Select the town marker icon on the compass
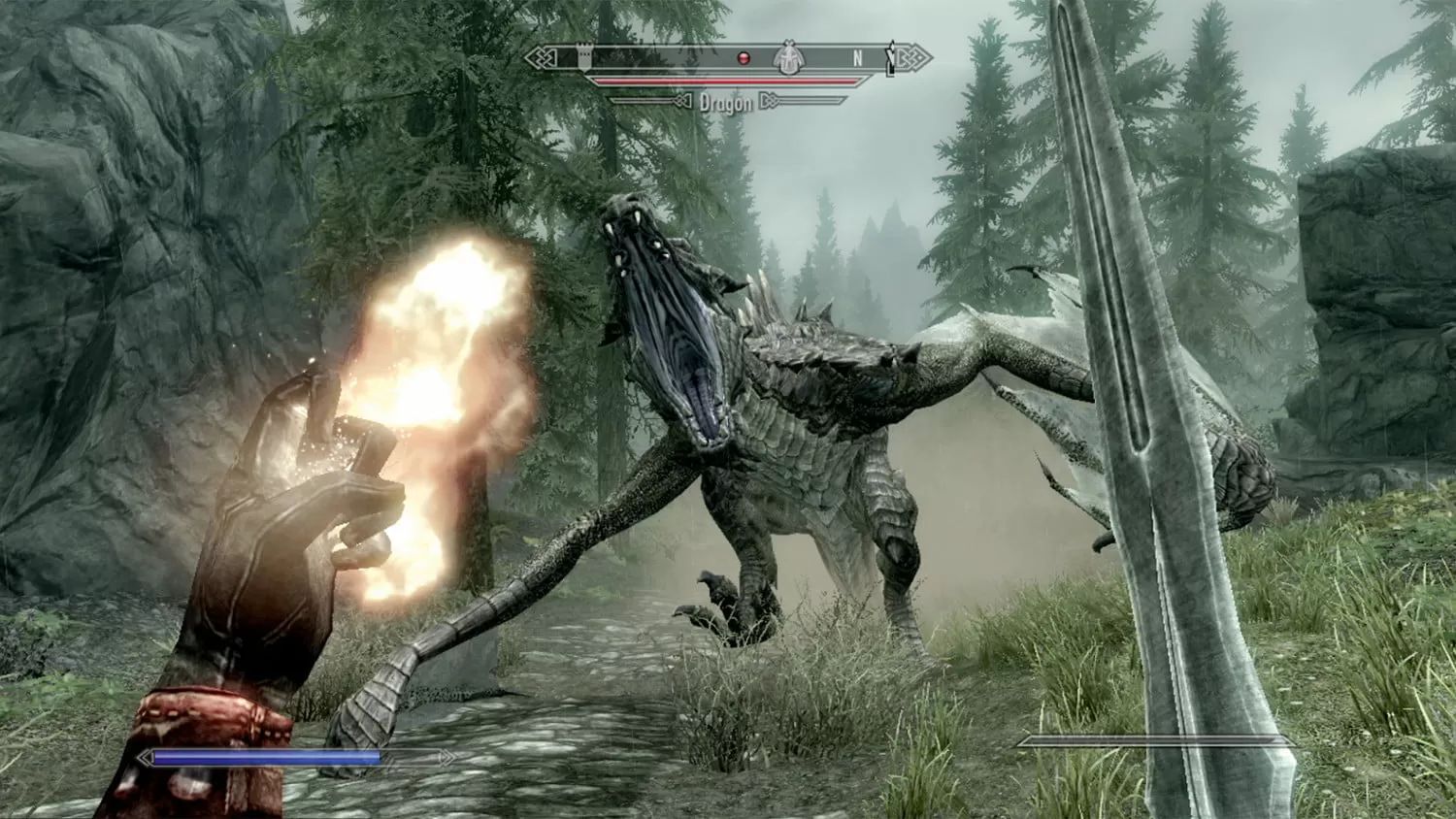Screen dimensions: 1456x819 pos(788,57)
